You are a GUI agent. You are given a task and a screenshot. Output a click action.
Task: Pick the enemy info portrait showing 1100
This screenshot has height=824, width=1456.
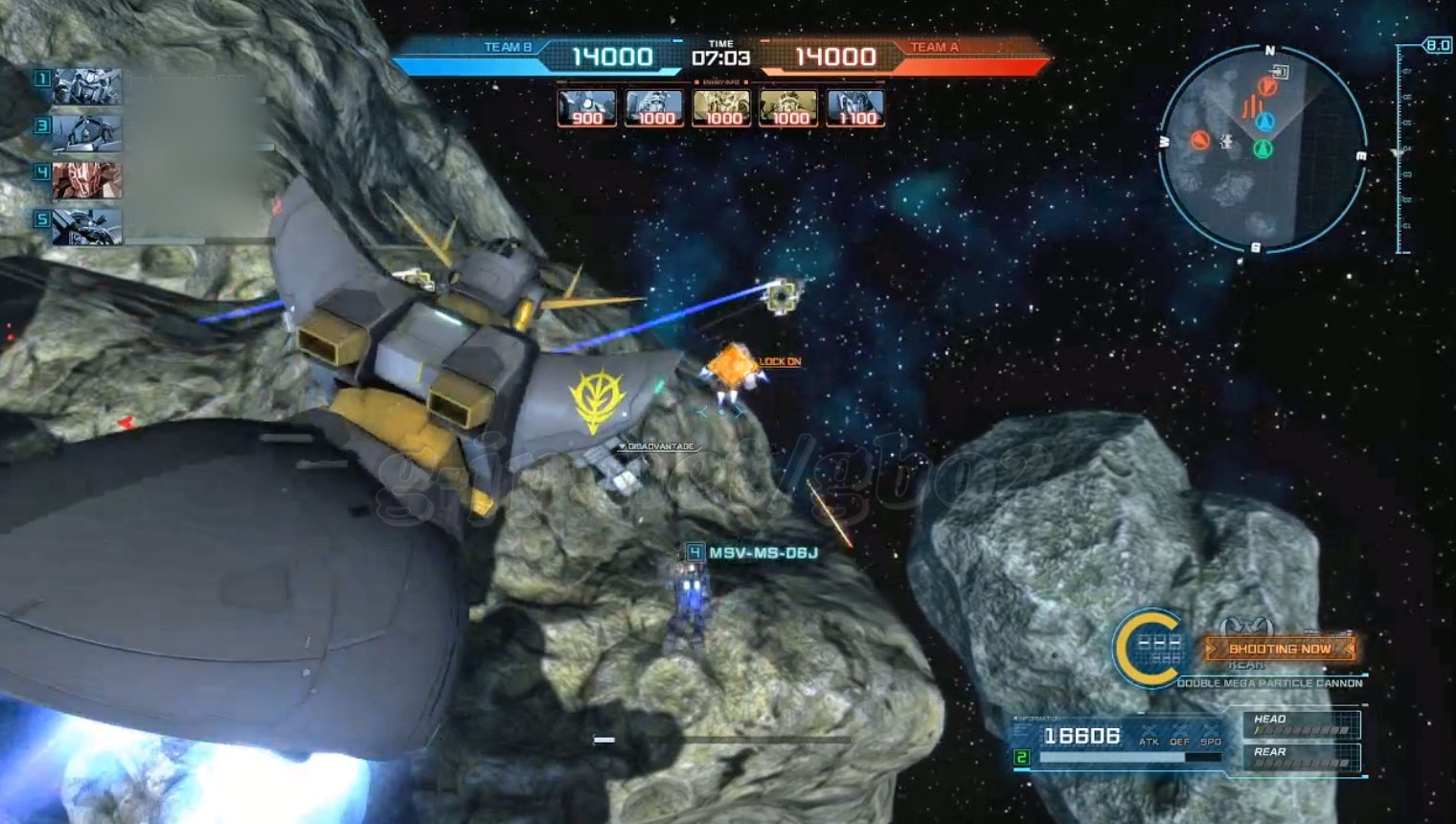855,108
